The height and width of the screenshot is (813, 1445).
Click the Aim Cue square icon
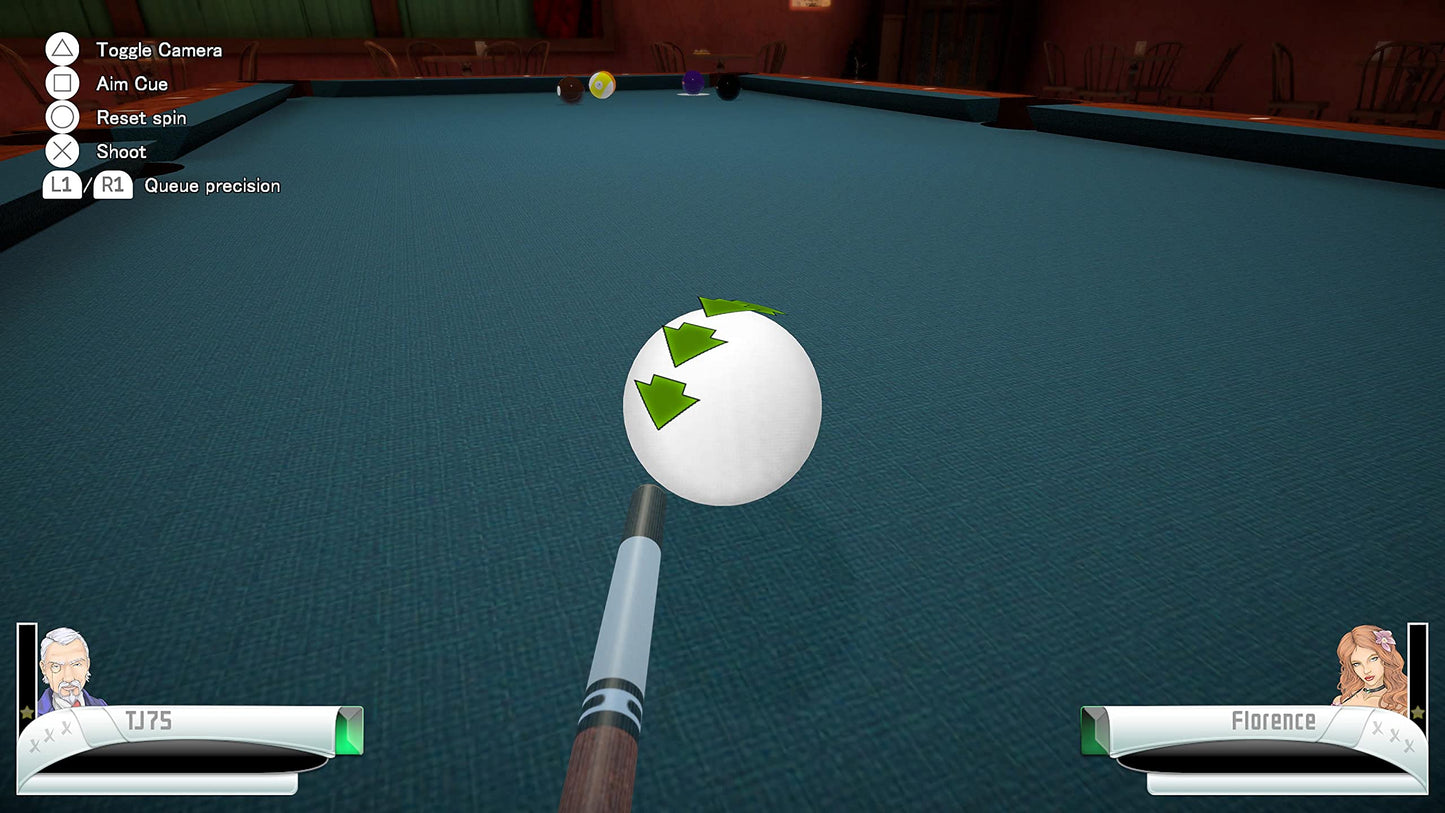point(62,83)
